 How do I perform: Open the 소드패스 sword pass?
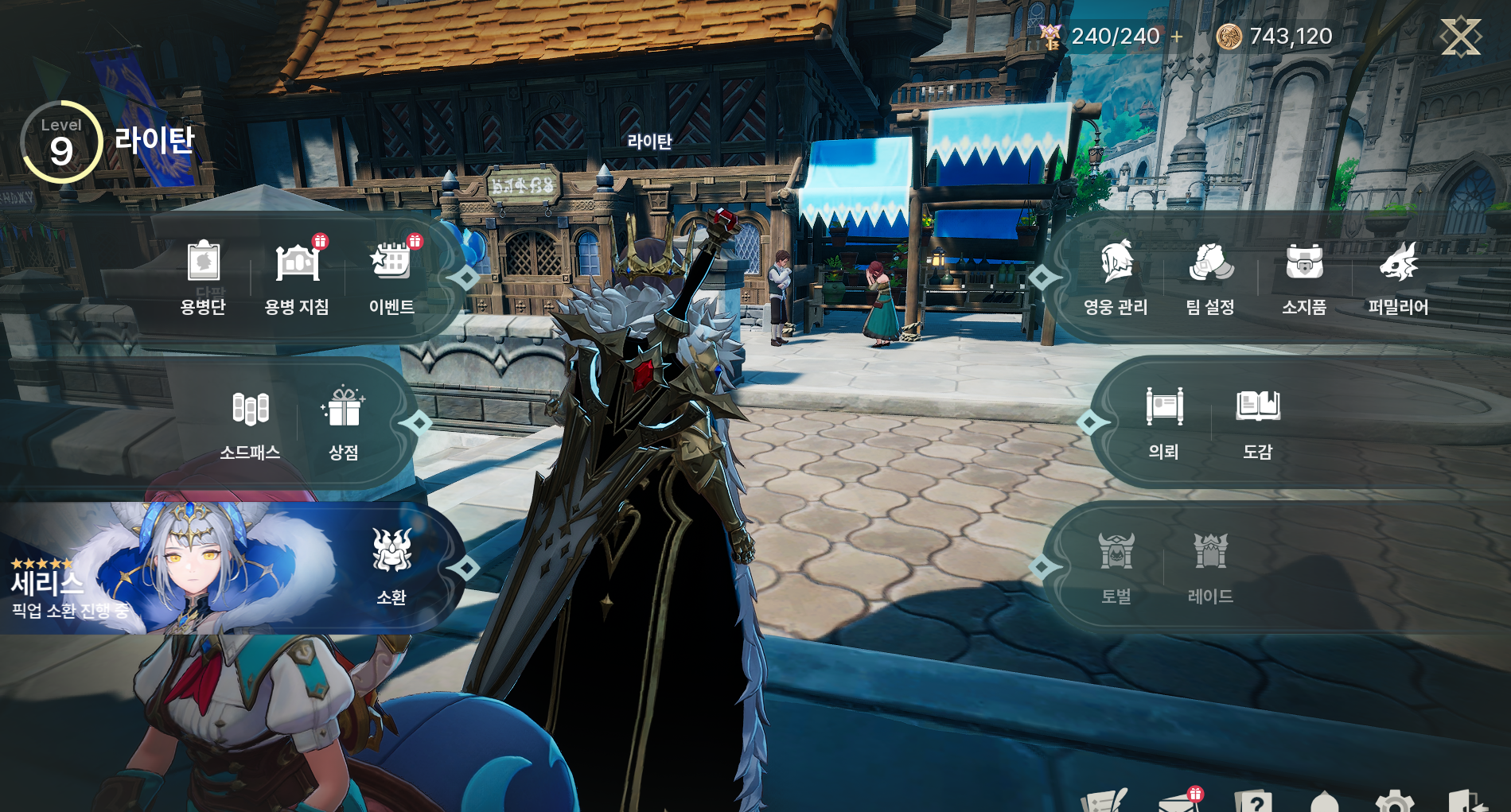point(250,422)
